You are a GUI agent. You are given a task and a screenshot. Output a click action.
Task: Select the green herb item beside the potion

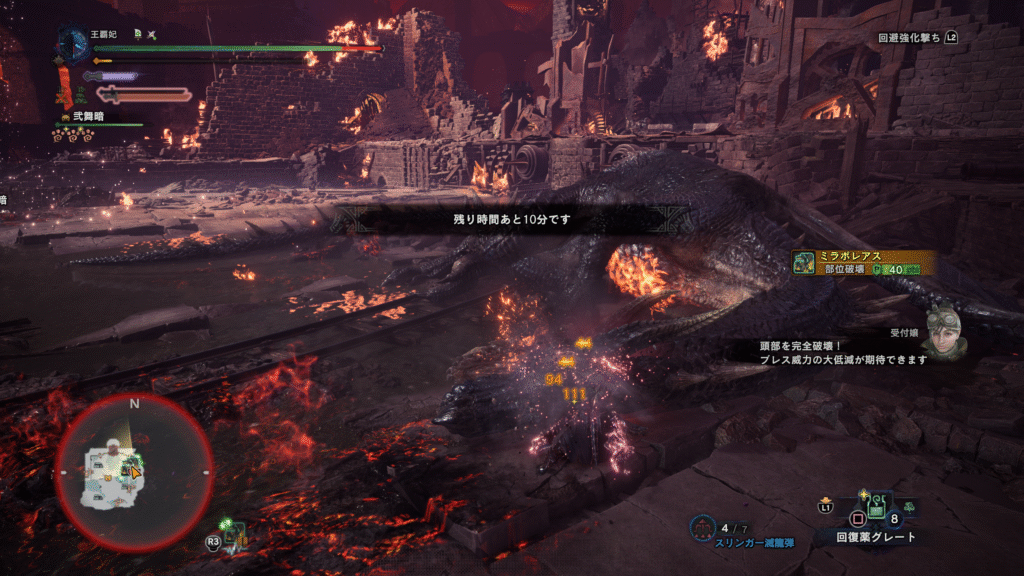pyautogui.click(x=910, y=508)
